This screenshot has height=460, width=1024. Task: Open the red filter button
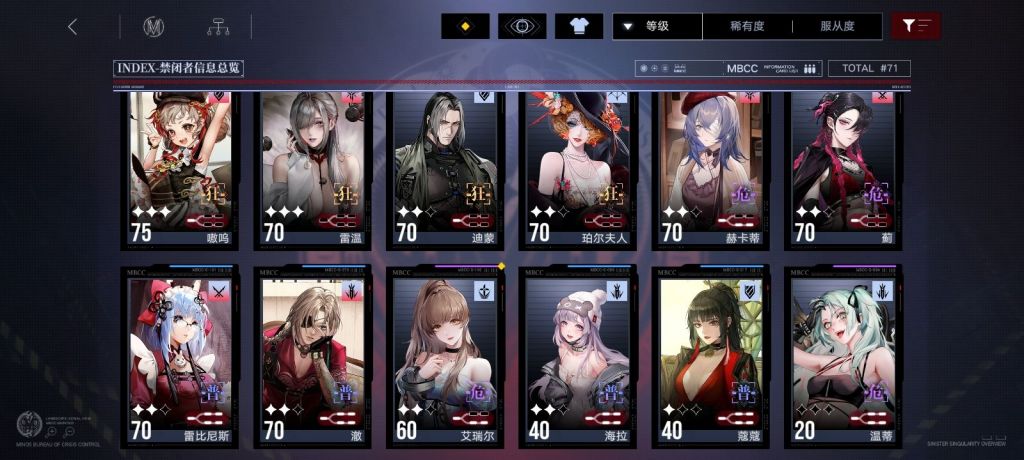[915, 27]
